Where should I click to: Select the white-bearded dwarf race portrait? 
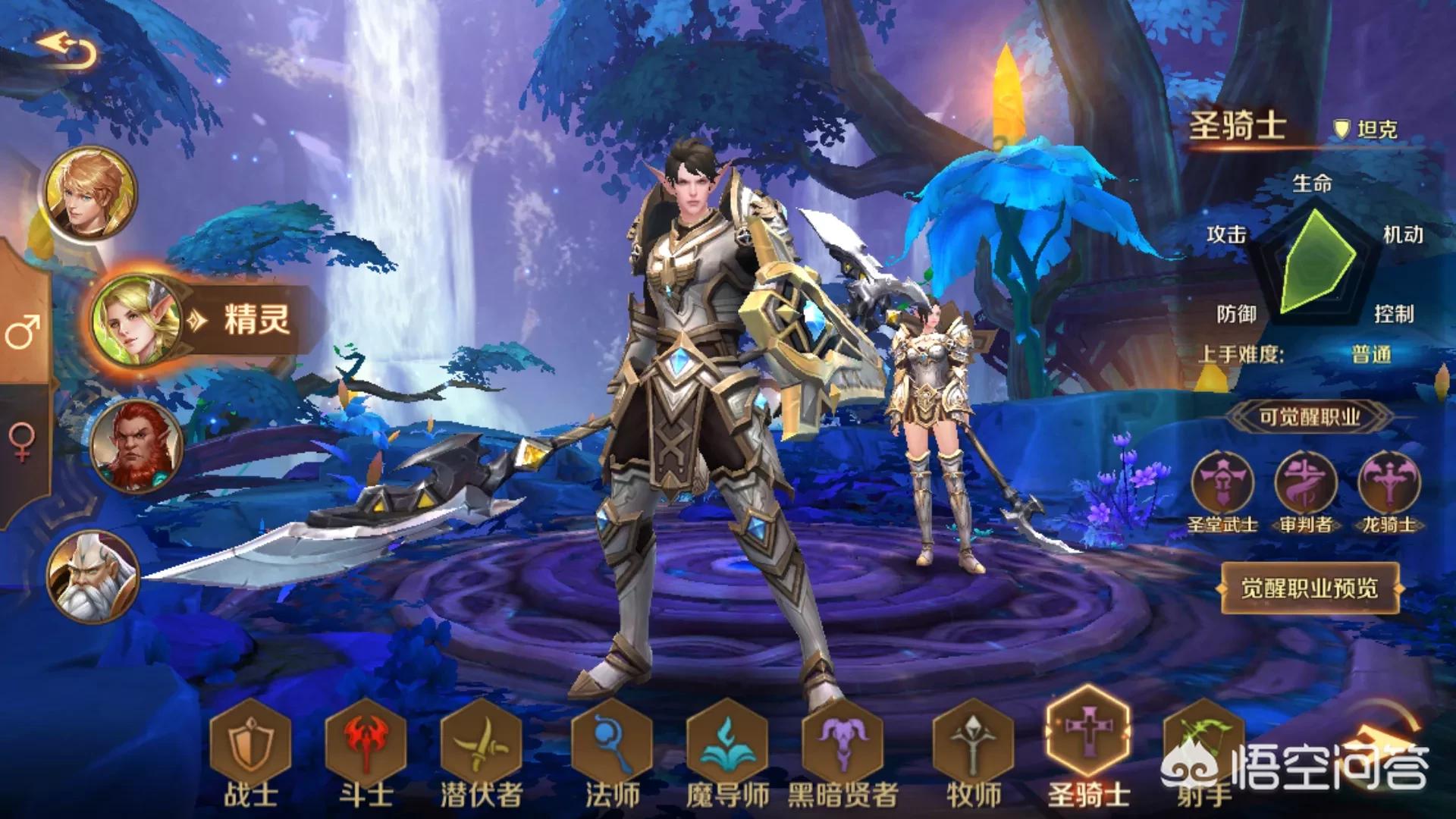(x=93, y=576)
